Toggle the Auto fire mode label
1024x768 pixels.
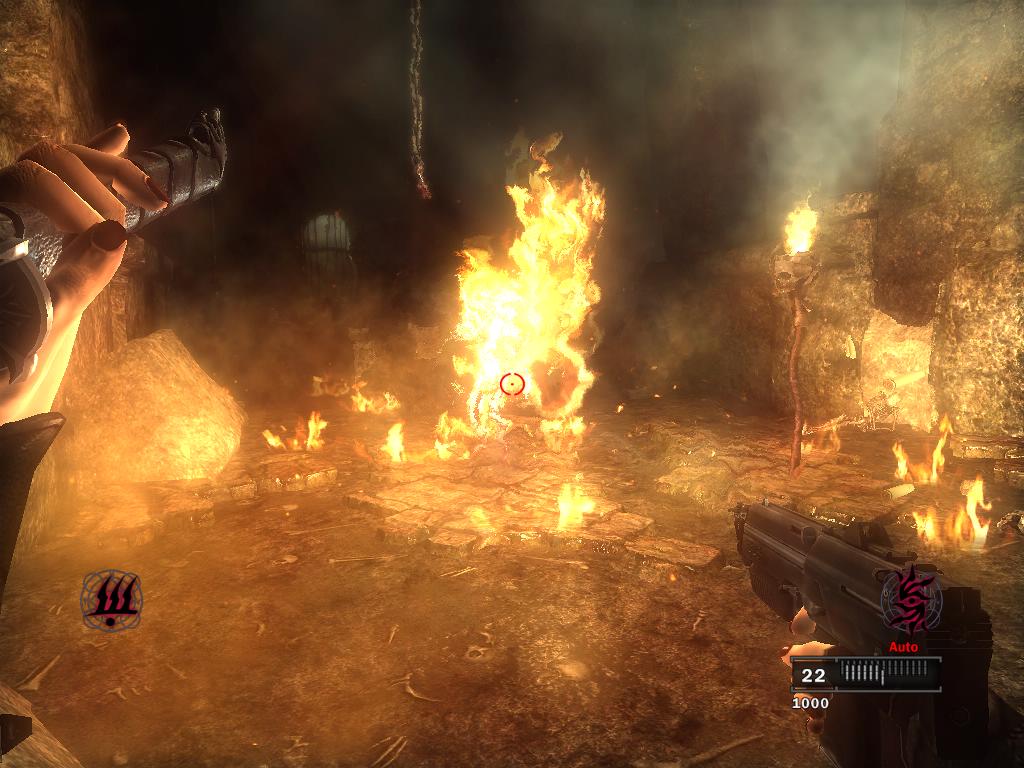903,647
